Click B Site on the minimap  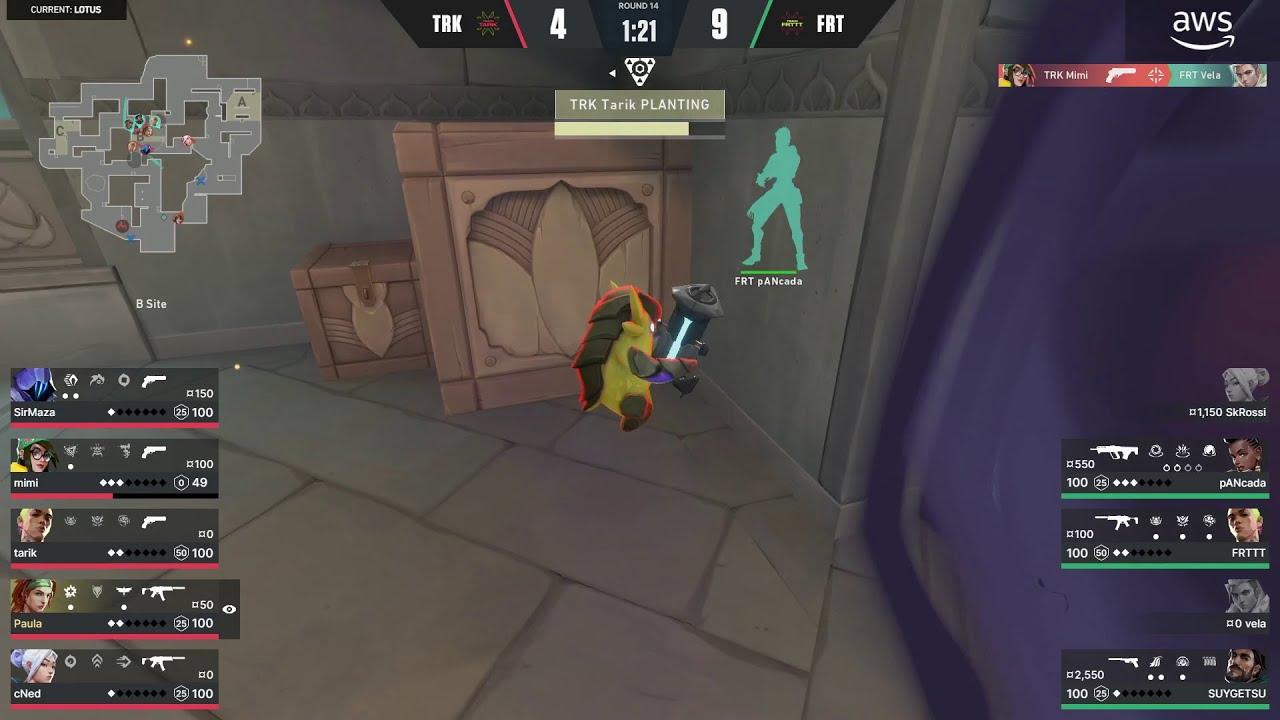[150, 303]
